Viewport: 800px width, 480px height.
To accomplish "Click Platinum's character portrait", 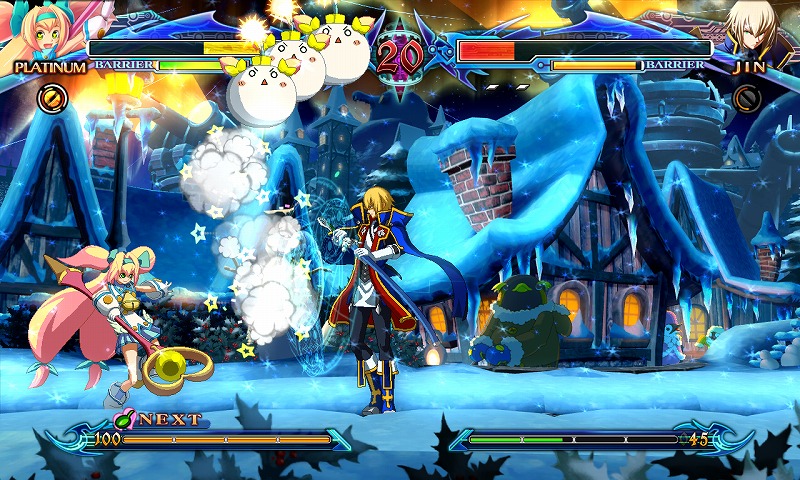I will tap(38, 32).
